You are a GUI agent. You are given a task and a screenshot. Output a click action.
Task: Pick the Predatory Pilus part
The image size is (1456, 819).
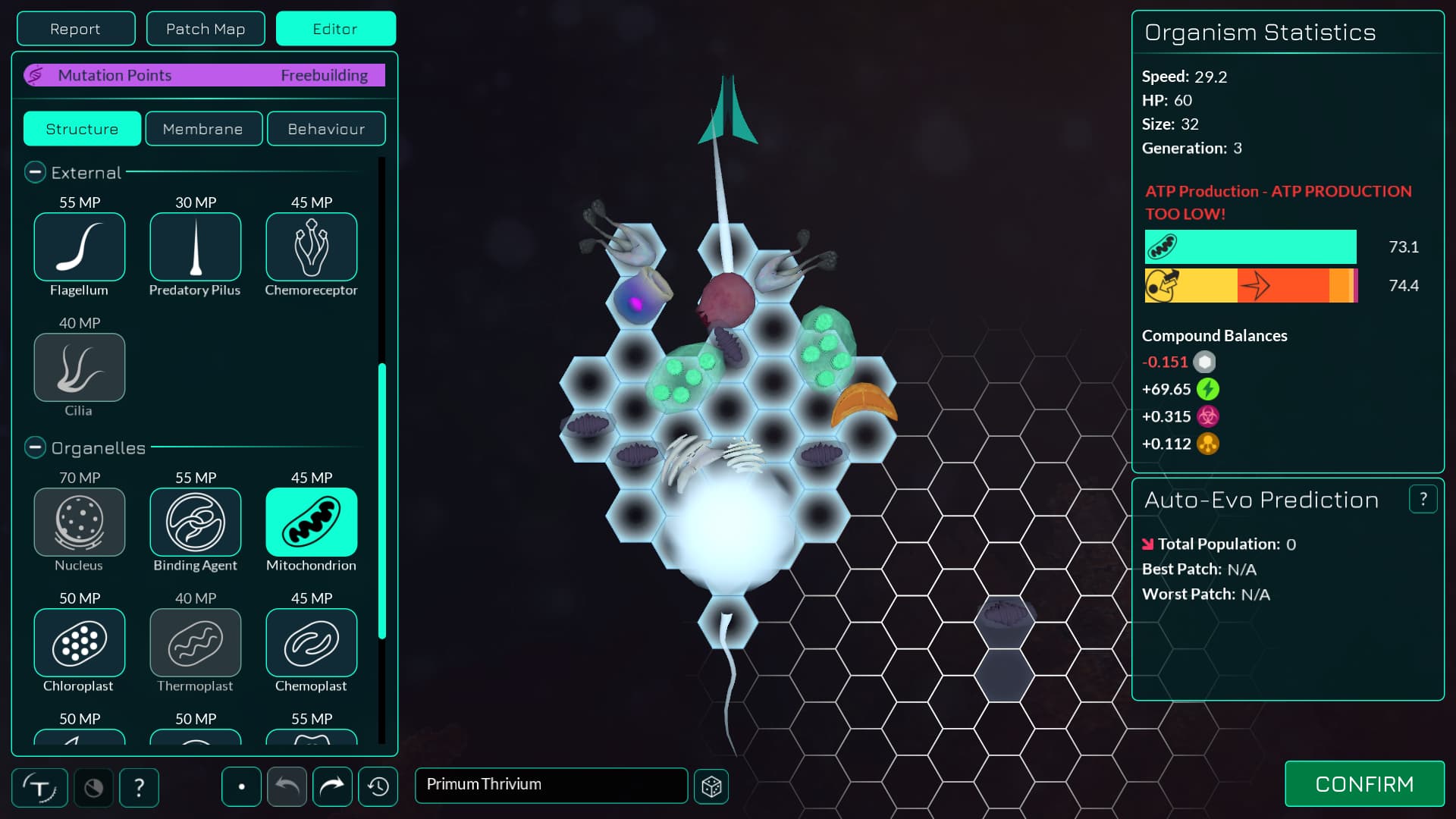coord(196,247)
